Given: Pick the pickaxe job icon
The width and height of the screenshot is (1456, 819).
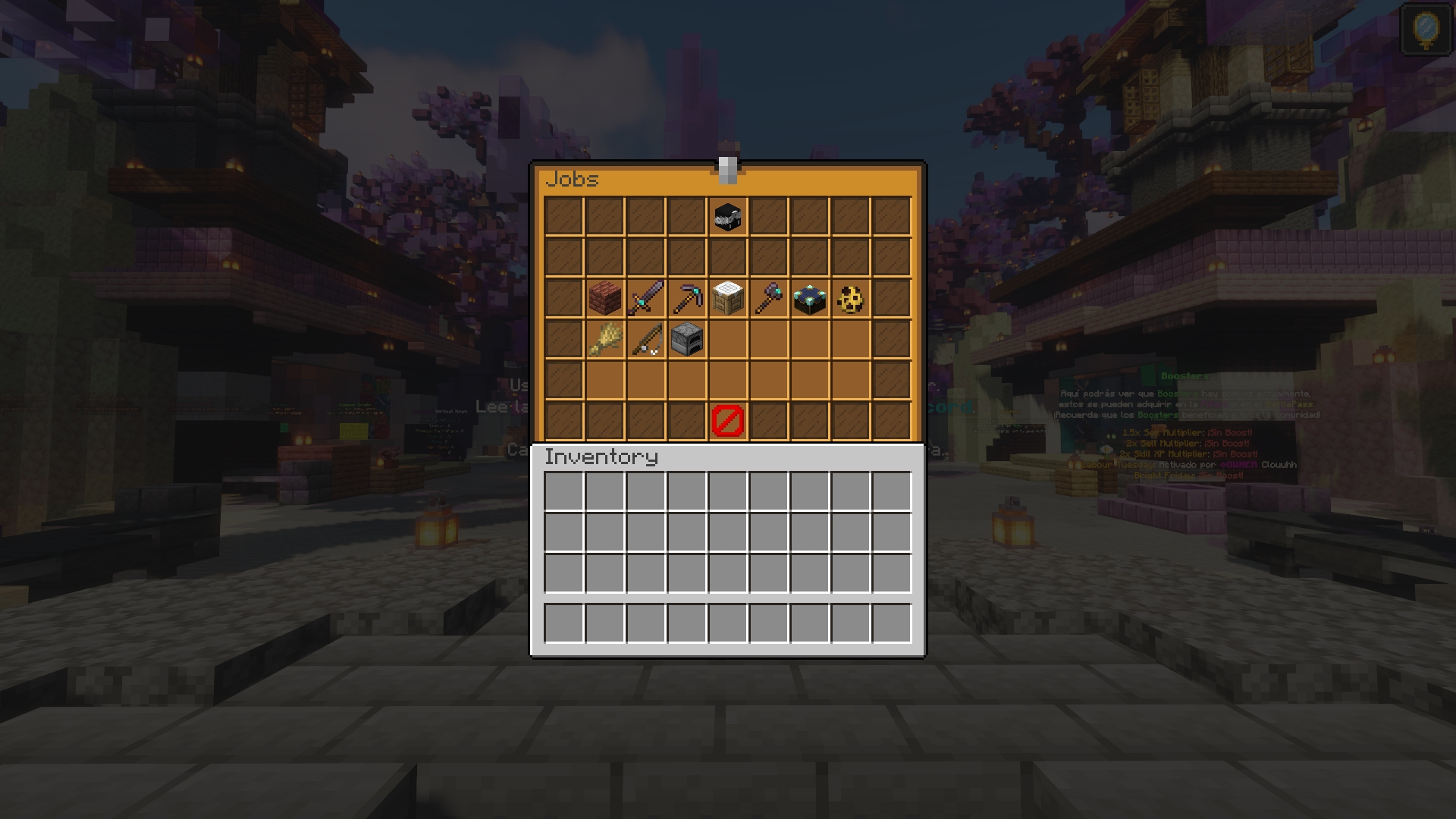Looking at the screenshot, I should [x=686, y=298].
